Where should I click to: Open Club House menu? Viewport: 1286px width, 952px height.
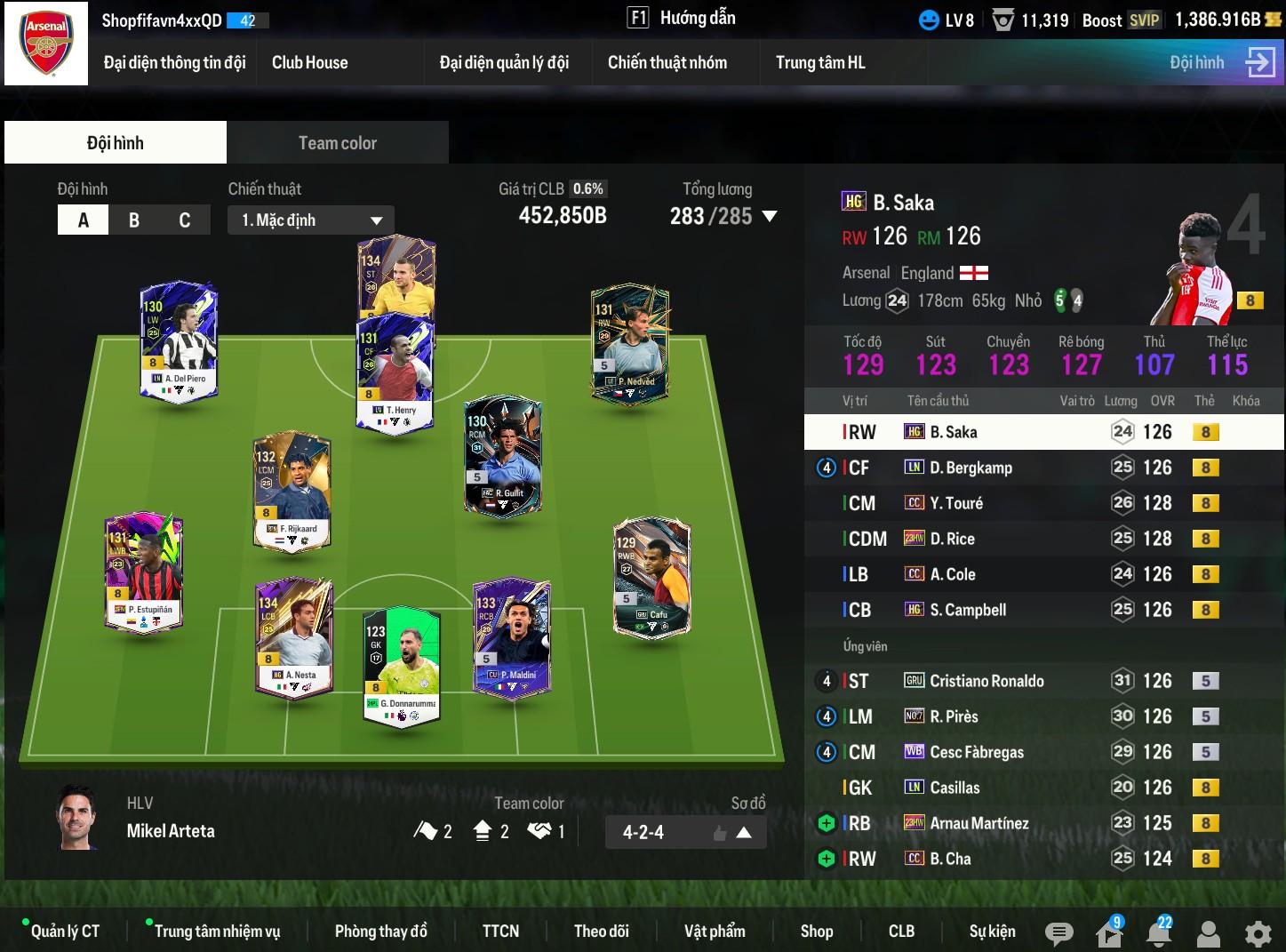point(309,62)
